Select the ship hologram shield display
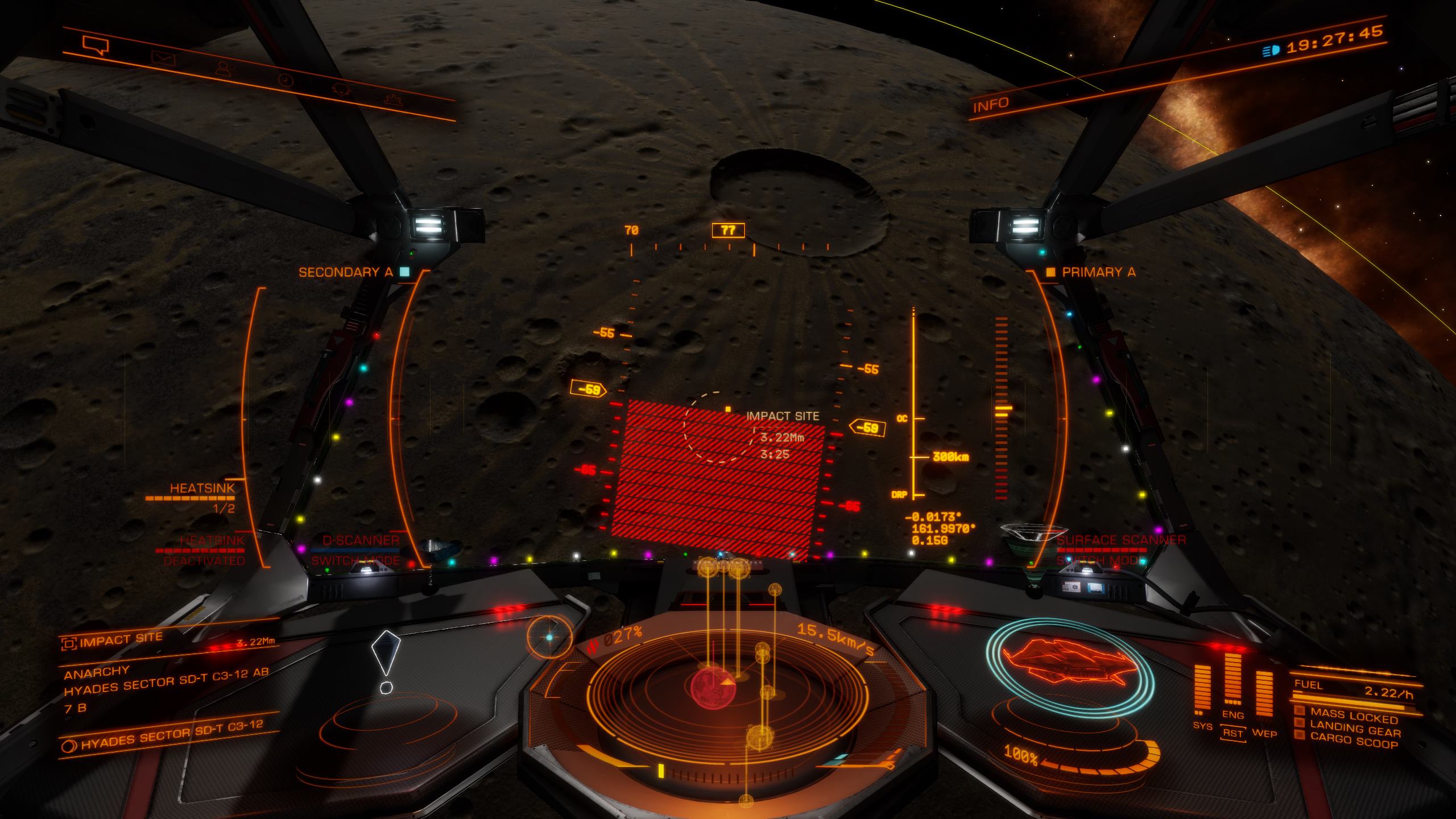Screen dimensions: 1456x819 (x=1069, y=665)
